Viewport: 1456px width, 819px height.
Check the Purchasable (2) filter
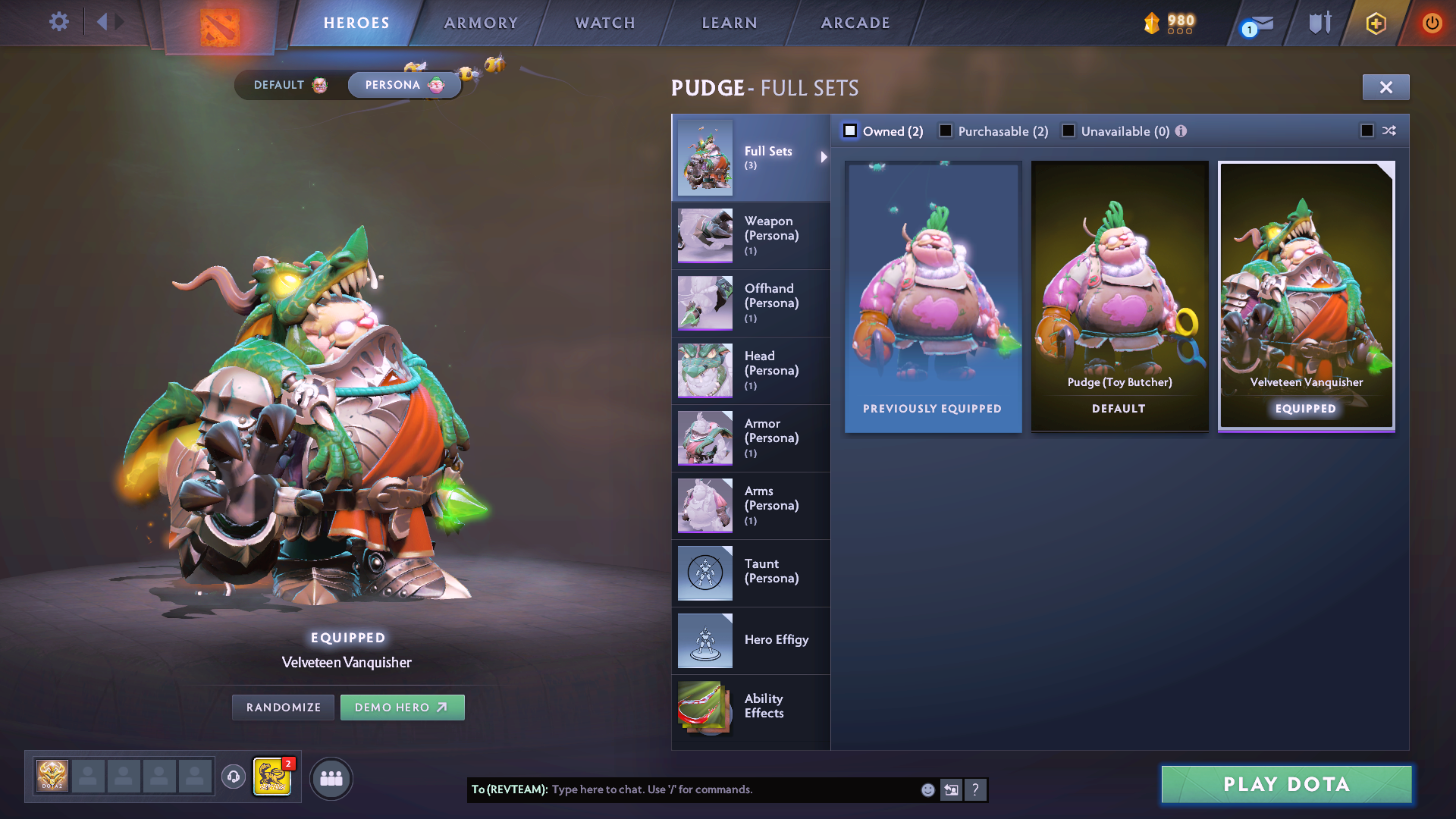coord(945,130)
